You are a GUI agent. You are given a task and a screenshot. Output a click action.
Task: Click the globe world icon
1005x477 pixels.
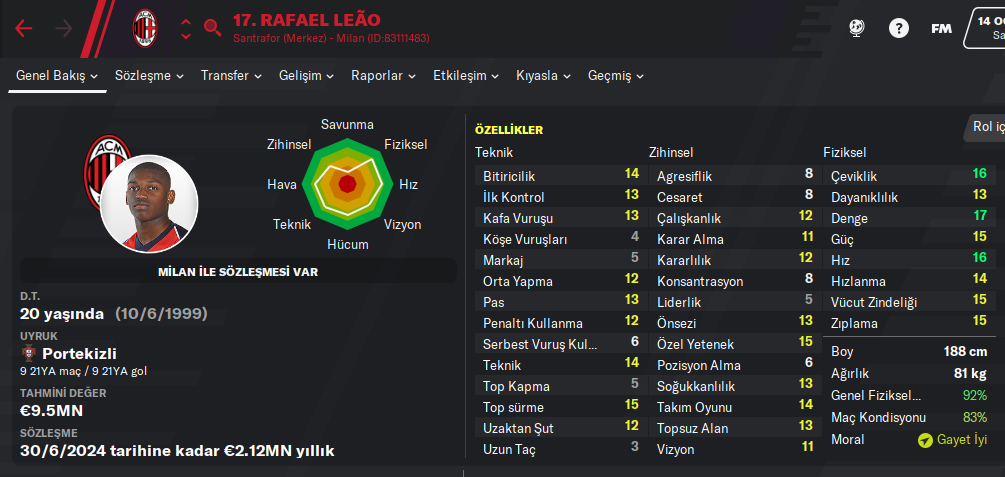coord(856,28)
